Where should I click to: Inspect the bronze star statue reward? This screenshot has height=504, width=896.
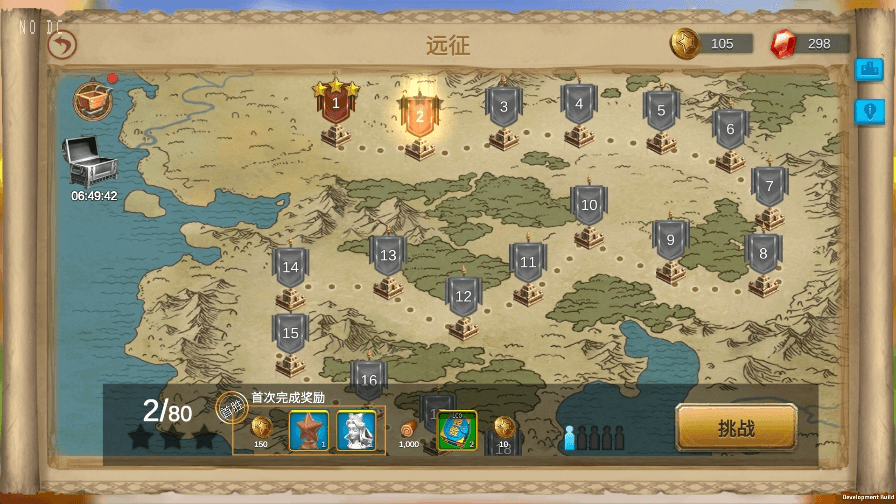(x=309, y=430)
